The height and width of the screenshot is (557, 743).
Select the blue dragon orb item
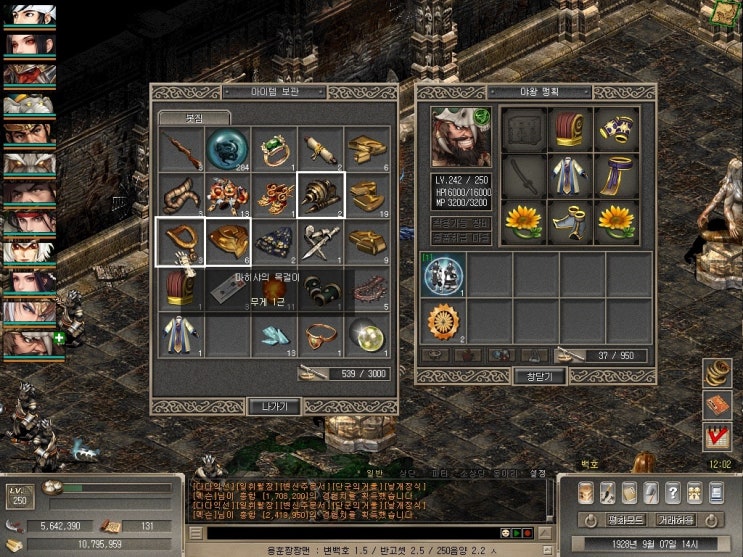pyautogui.click(x=227, y=149)
